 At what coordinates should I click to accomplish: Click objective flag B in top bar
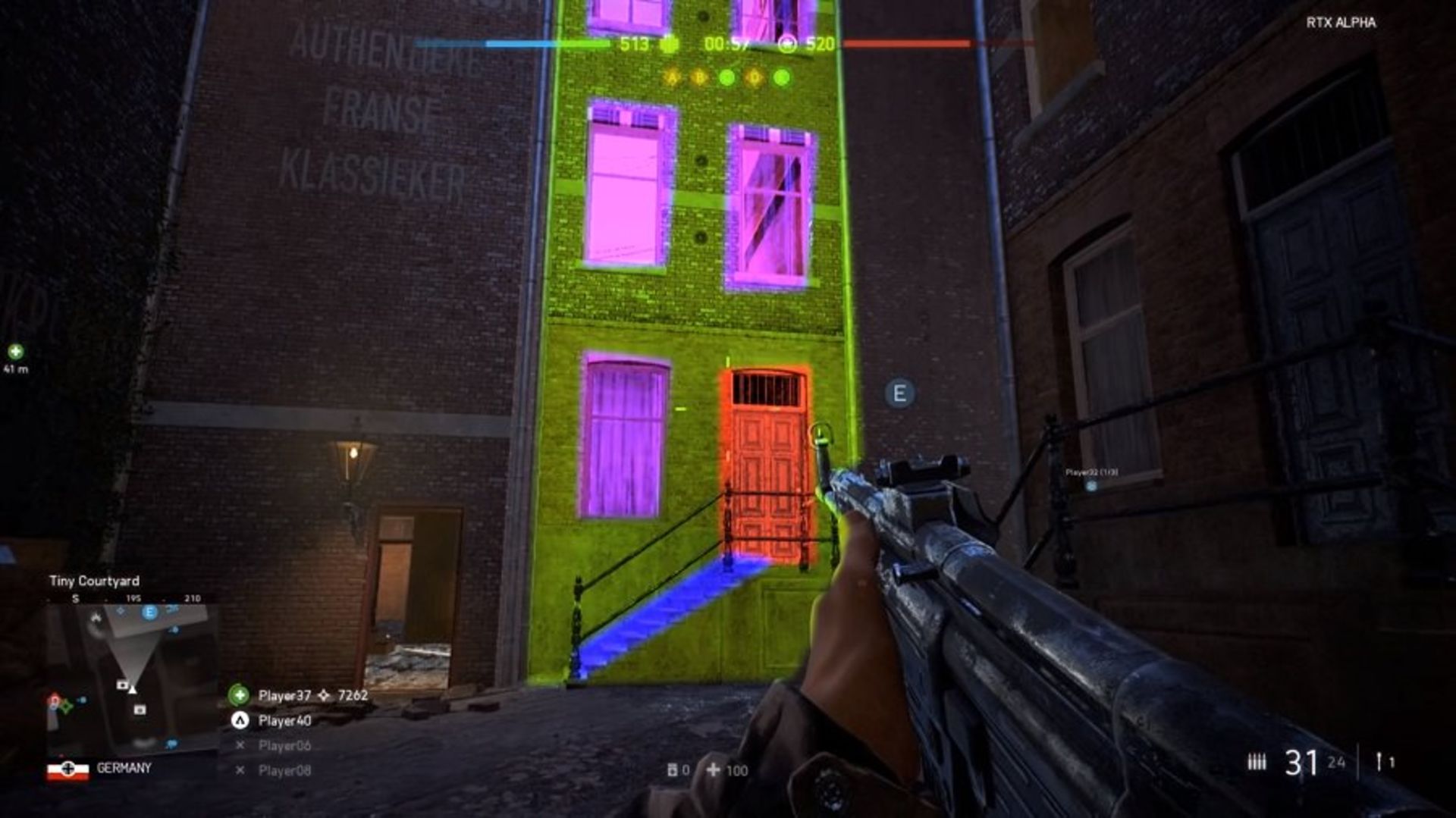tap(699, 77)
